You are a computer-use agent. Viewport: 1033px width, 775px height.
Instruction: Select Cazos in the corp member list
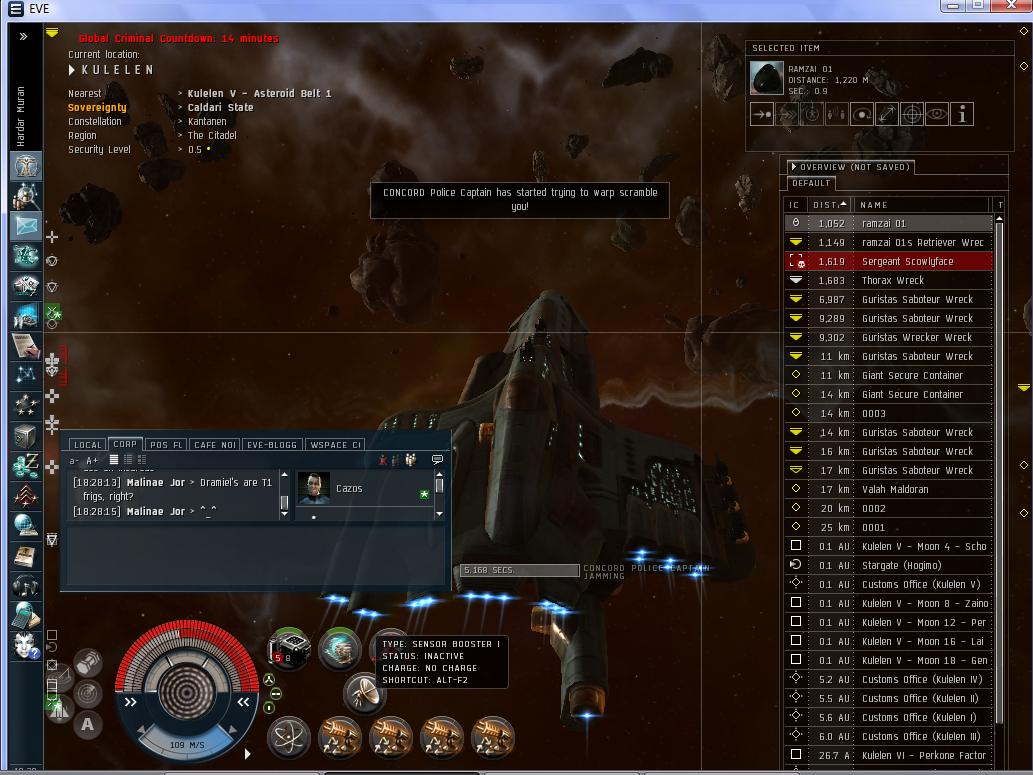click(x=349, y=488)
